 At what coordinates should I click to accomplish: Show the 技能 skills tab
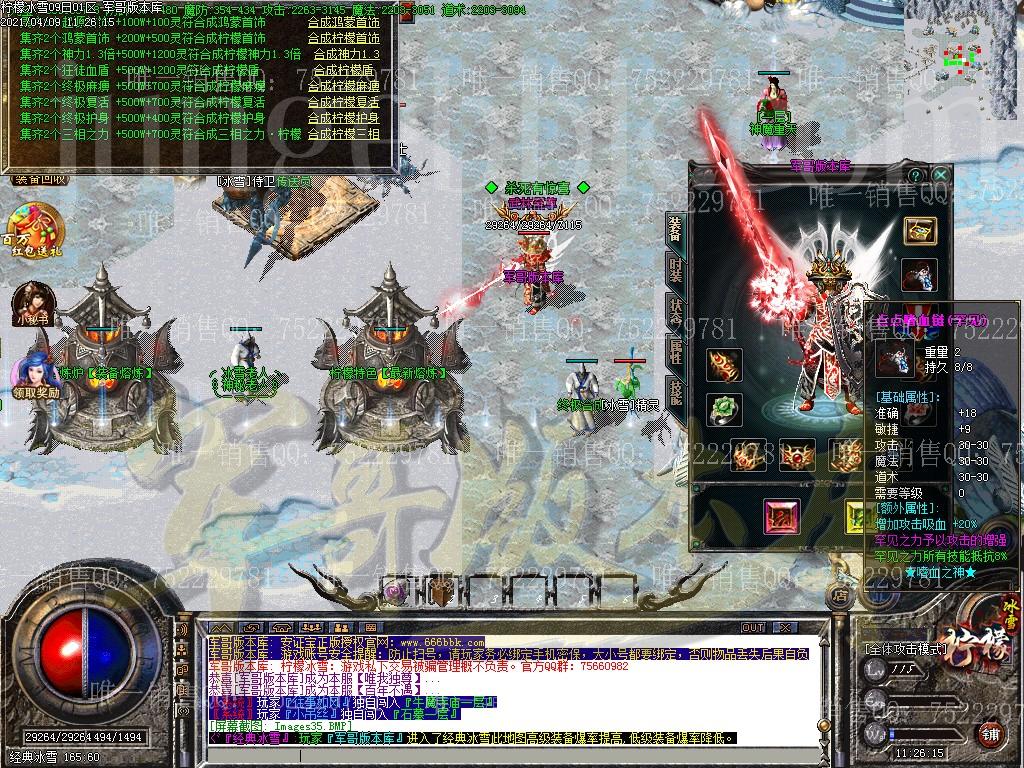click(x=676, y=392)
